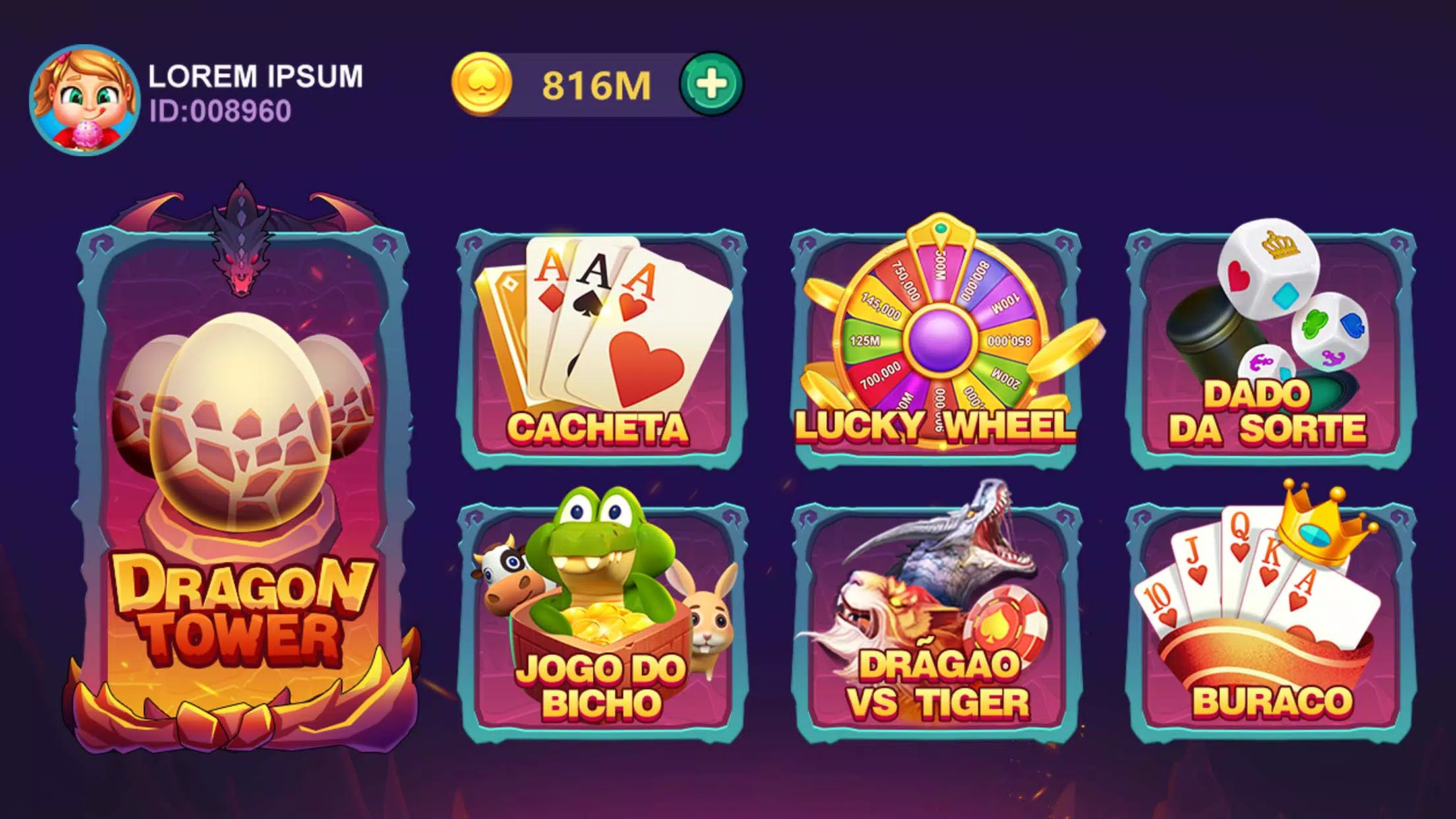This screenshot has height=819, width=1456.
Task: Open the Jogo do Bicho game
Action: point(601,620)
